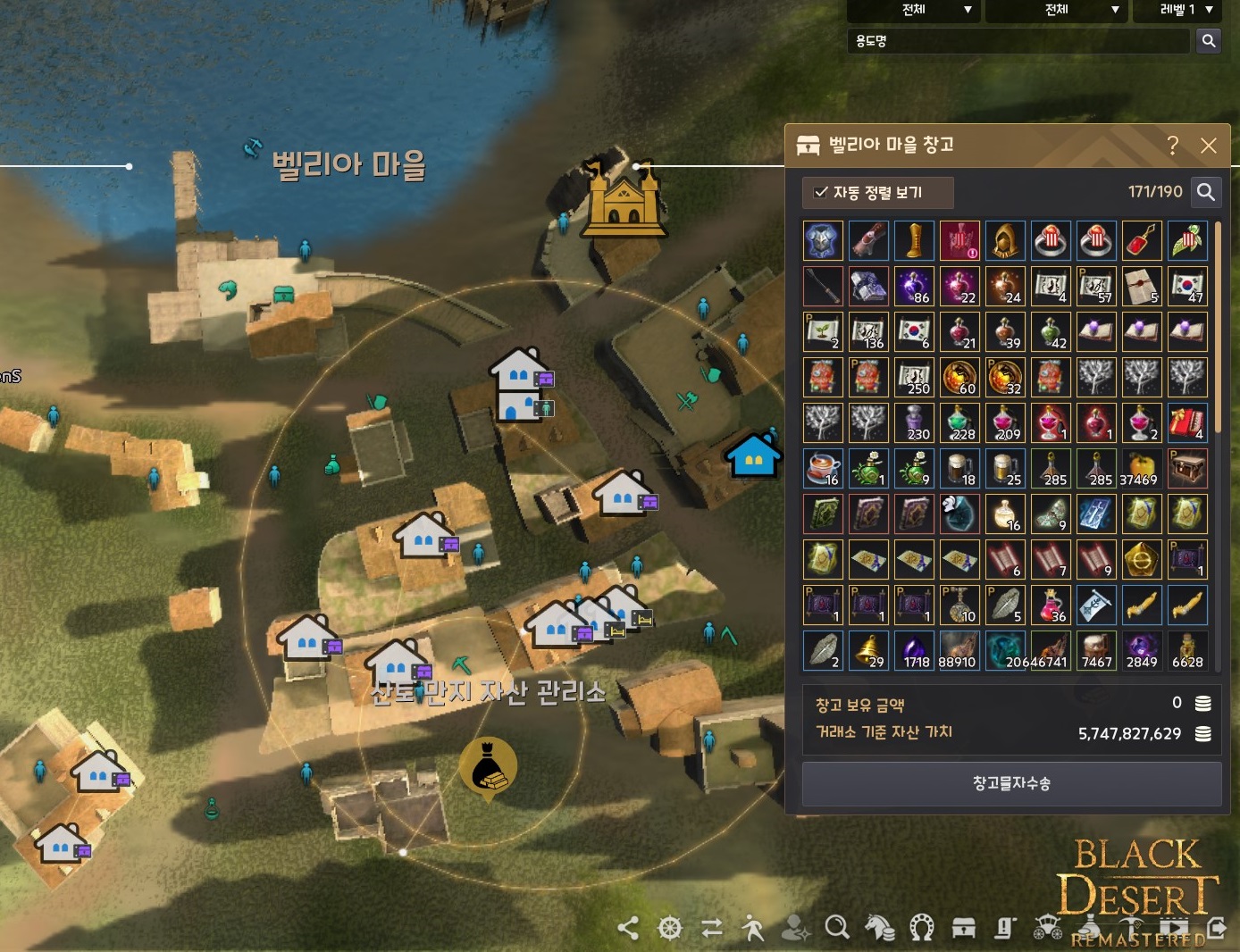Close the Velia storage window
Image resolution: width=1240 pixels, height=952 pixels.
[1208, 146]
